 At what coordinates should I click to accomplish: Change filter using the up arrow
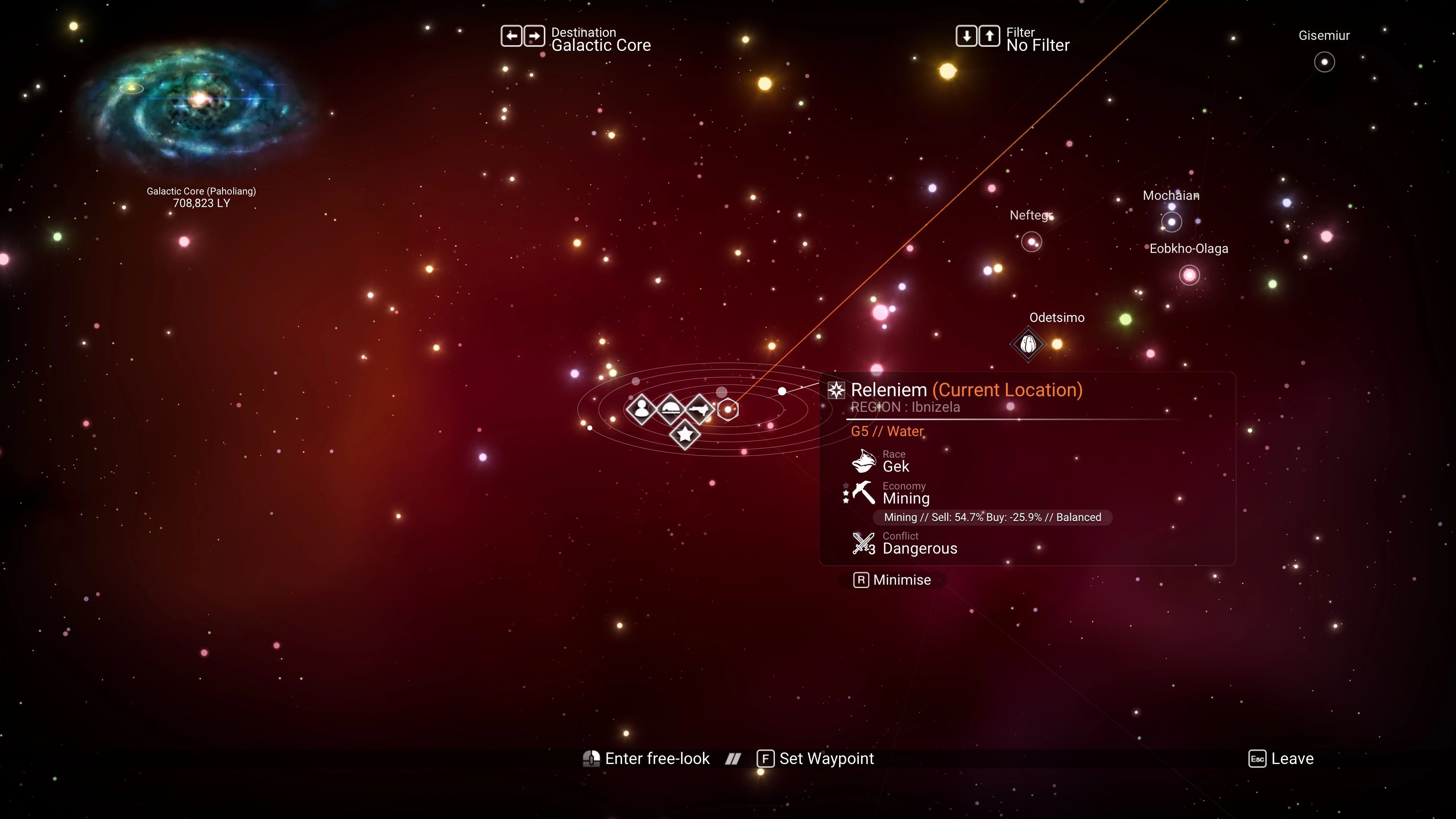(x=989, y=36)
